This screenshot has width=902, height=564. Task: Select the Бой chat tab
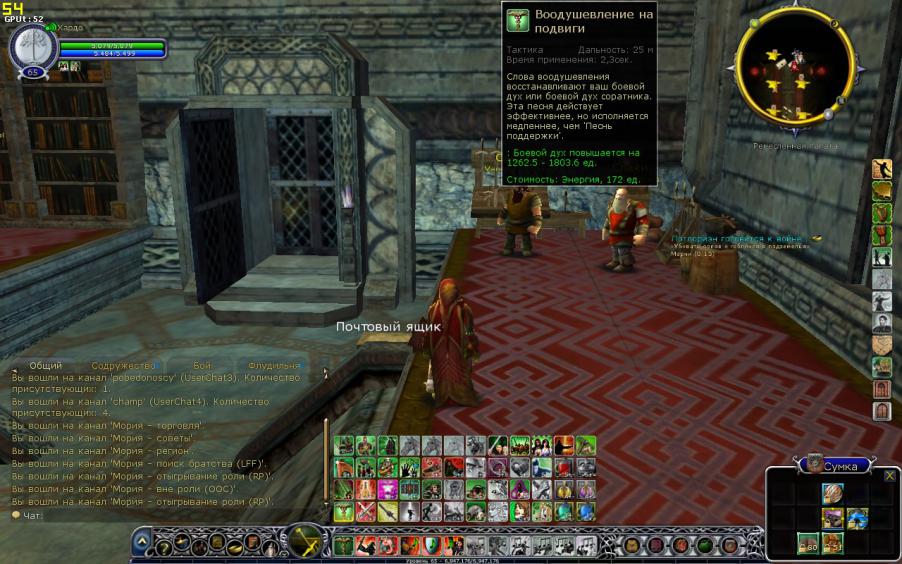click(203, 366)
